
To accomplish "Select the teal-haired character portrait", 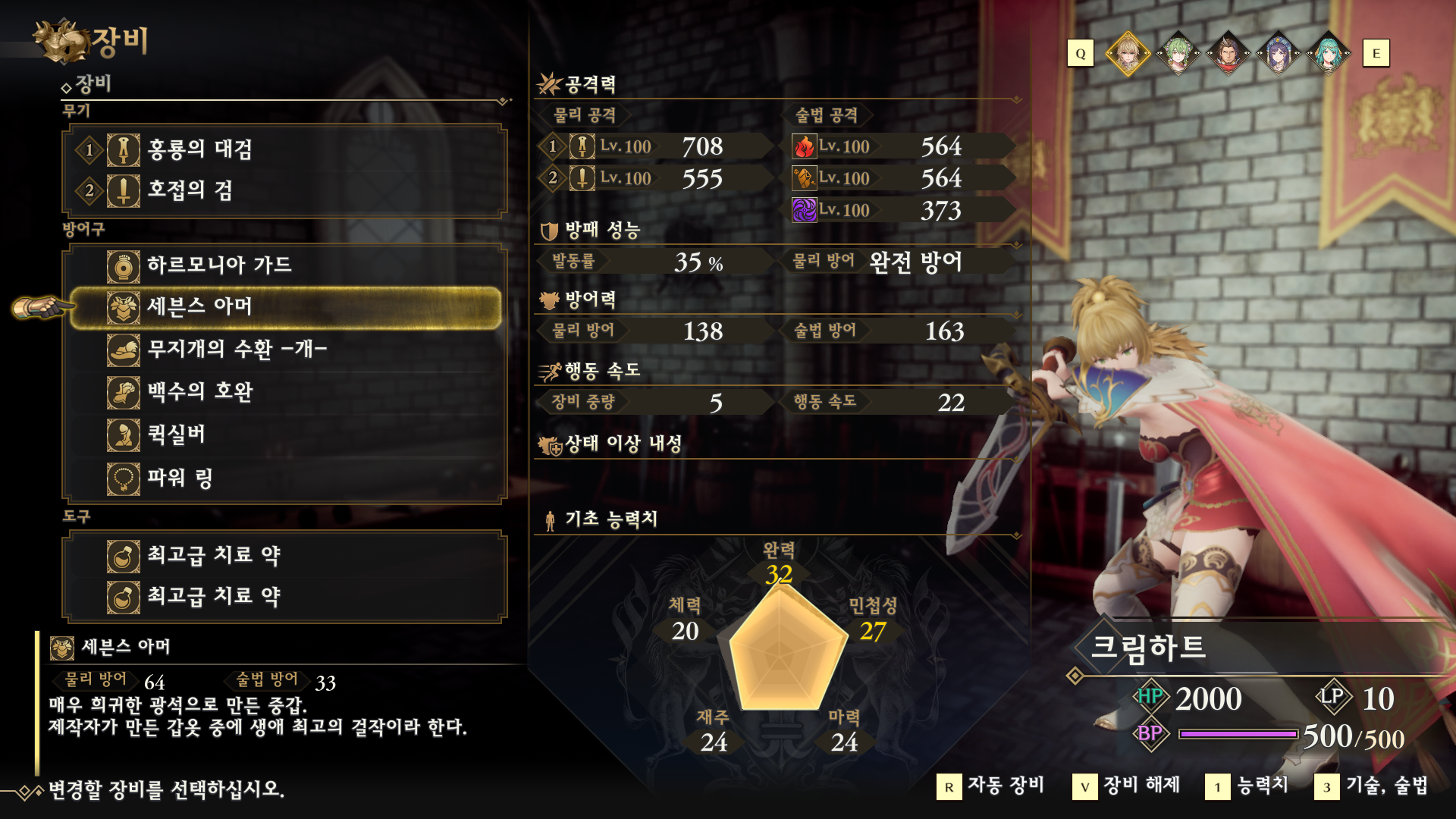I will 1328,54.
